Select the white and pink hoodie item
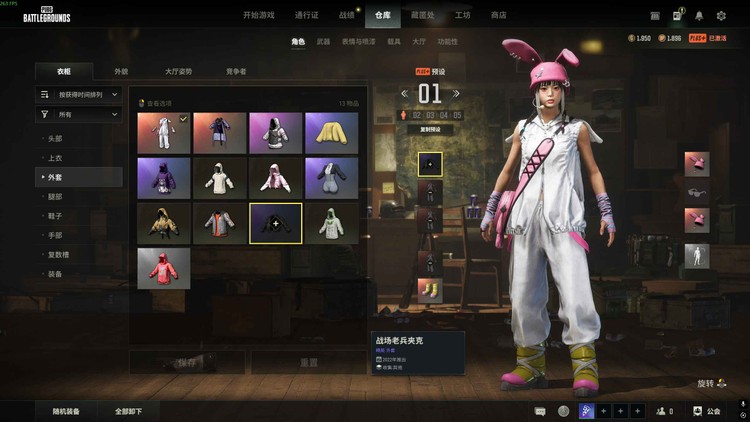The width and height of the screenshot is (750, 422). tap(276, 177)
